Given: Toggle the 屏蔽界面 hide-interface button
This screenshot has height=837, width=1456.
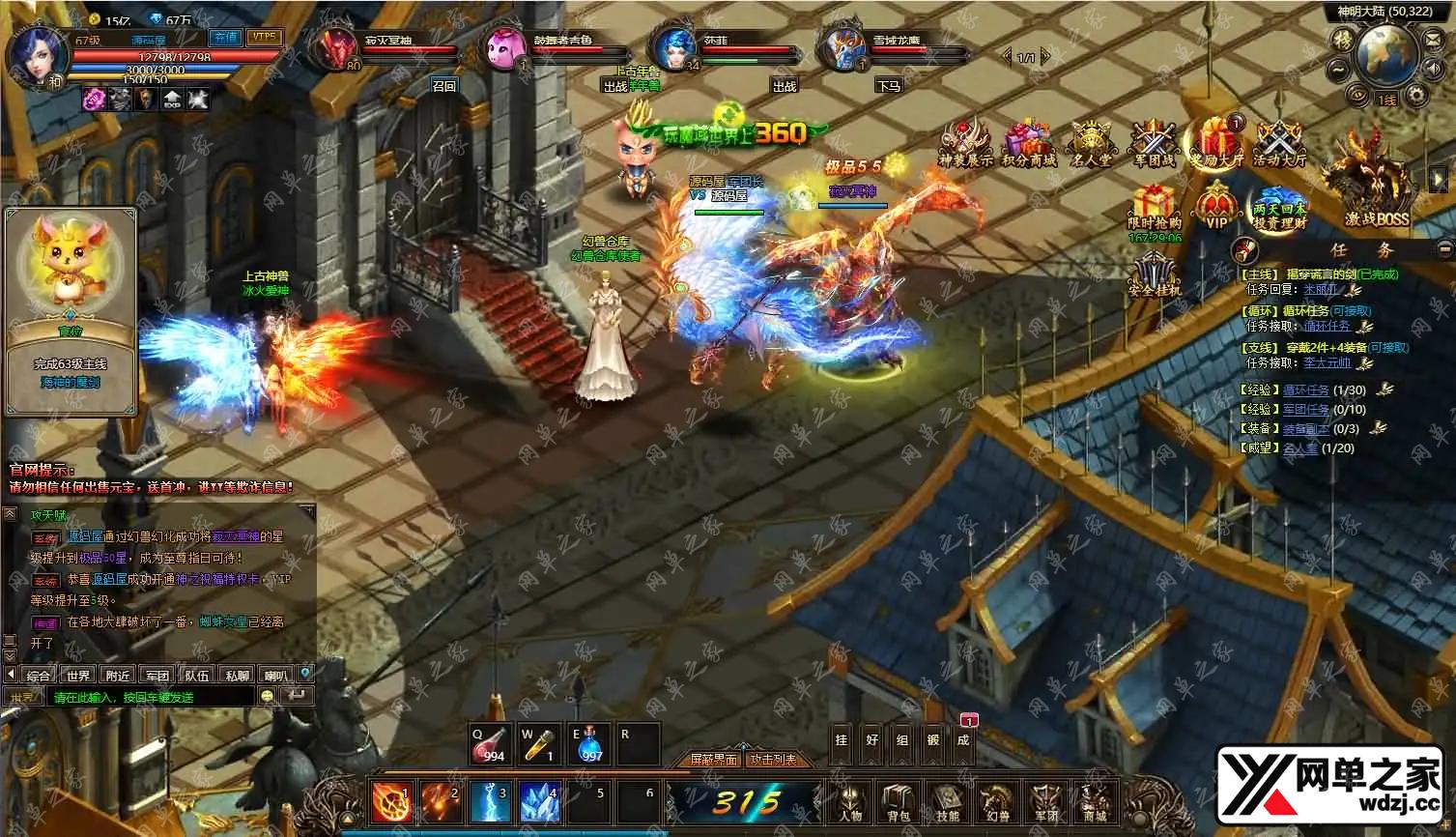Looking at the screenshot, I should 713,760.
